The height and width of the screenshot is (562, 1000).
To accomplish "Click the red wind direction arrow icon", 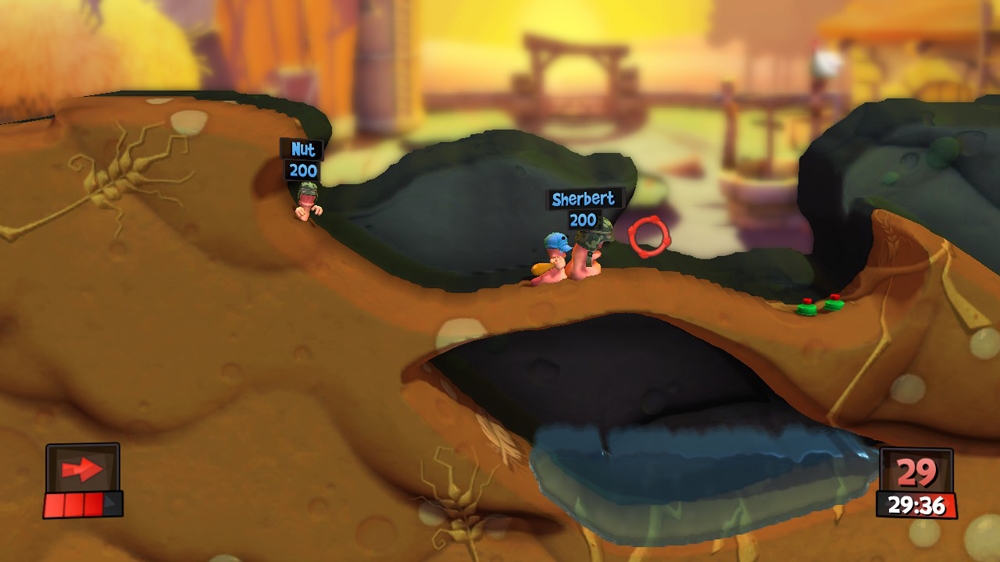I will [81, 468].
